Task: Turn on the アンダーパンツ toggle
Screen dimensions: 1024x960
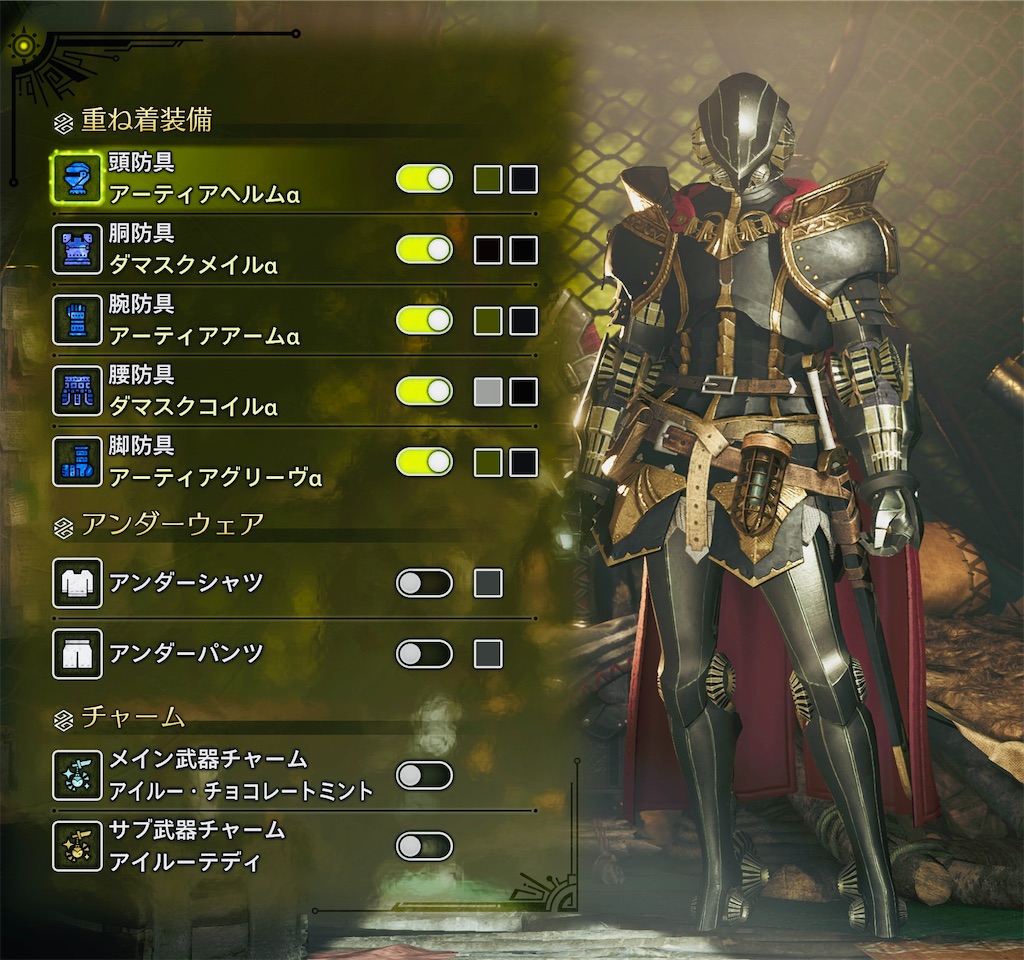Action: tap(424, 654)
